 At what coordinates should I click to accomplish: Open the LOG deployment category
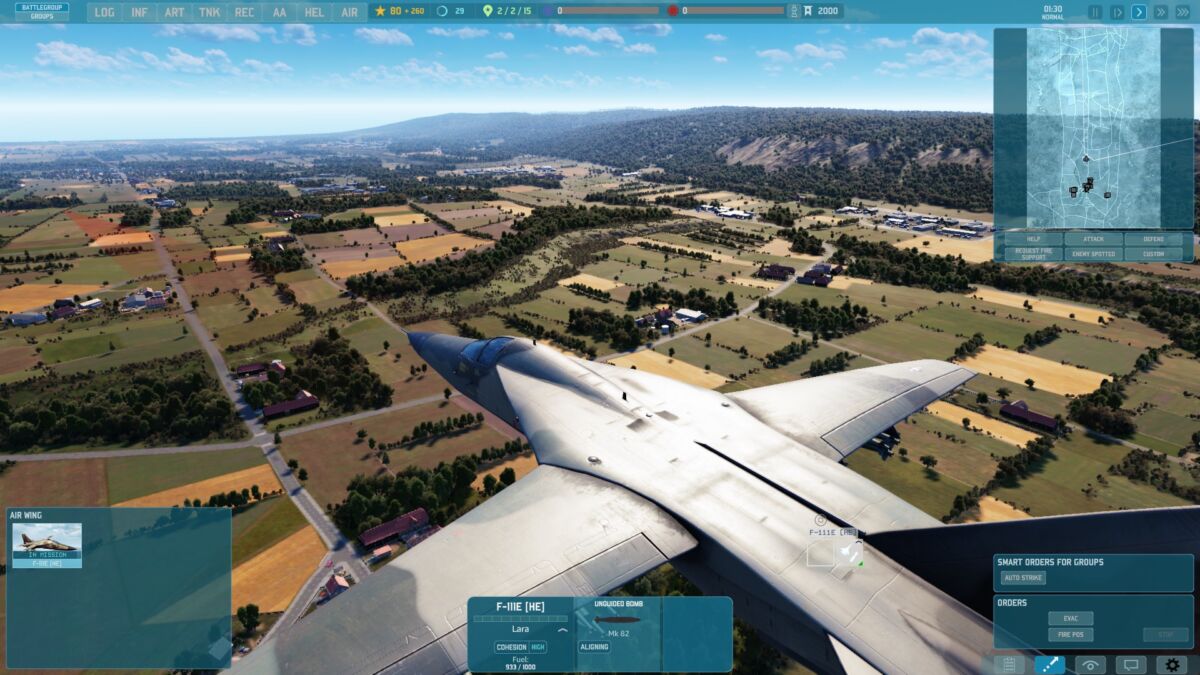point(105,12)
